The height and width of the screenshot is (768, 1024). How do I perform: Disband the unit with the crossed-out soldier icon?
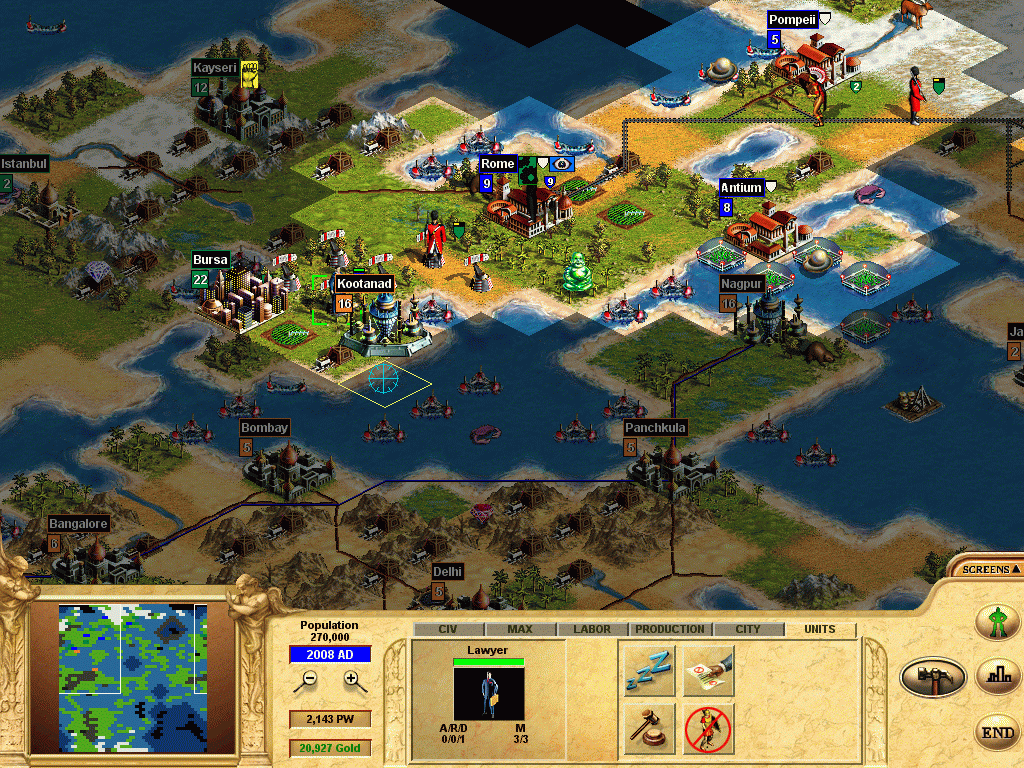(x=709, y=729)
